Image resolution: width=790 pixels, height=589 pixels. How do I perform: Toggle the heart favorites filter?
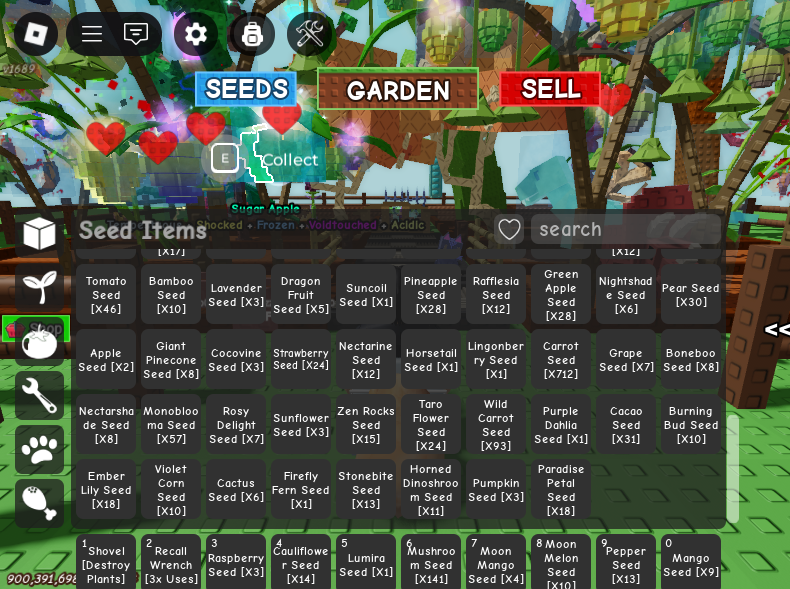pyautogui.click(x=509, y=229)
